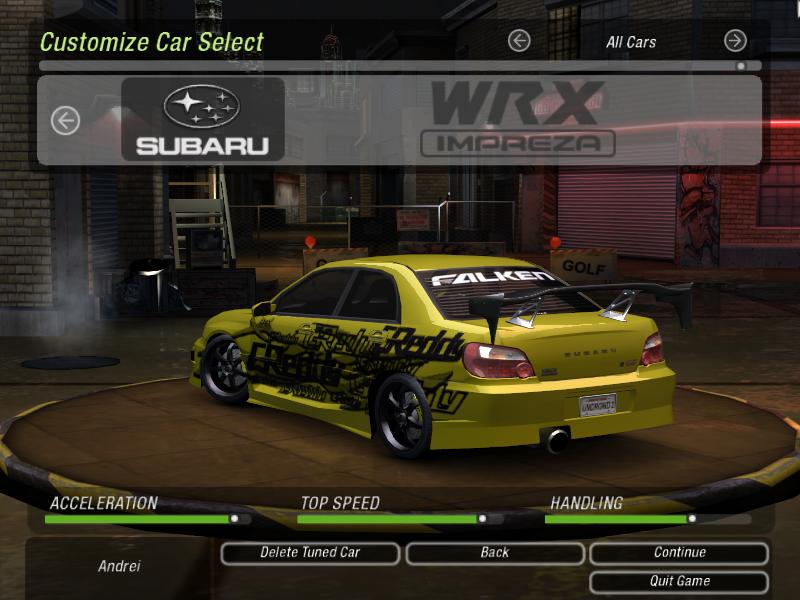Select the Subaru brand logo tile
Viewport: 800px width, 600px height.
(203, 120)
